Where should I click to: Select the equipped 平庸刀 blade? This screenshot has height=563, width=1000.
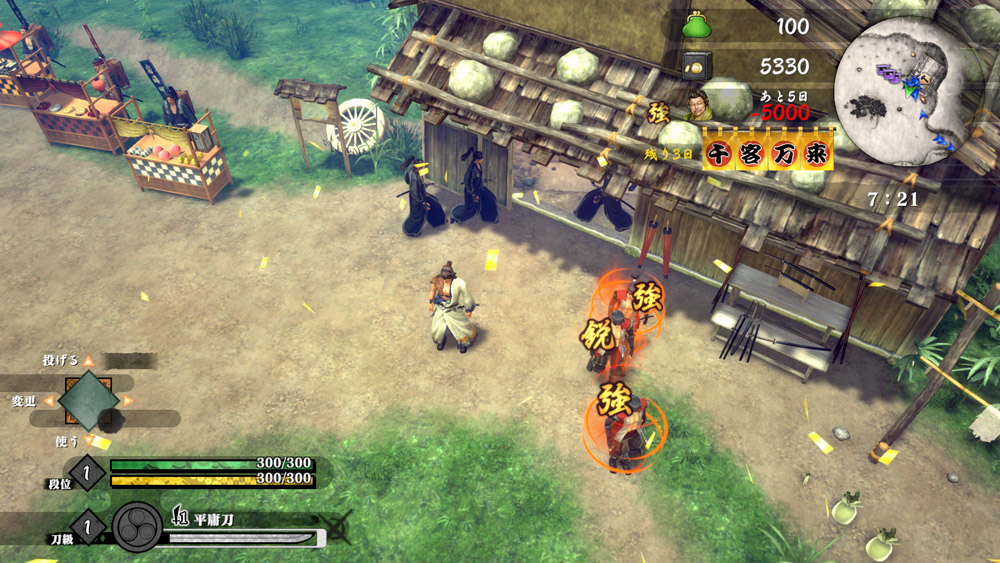click(x=240, y=538)
